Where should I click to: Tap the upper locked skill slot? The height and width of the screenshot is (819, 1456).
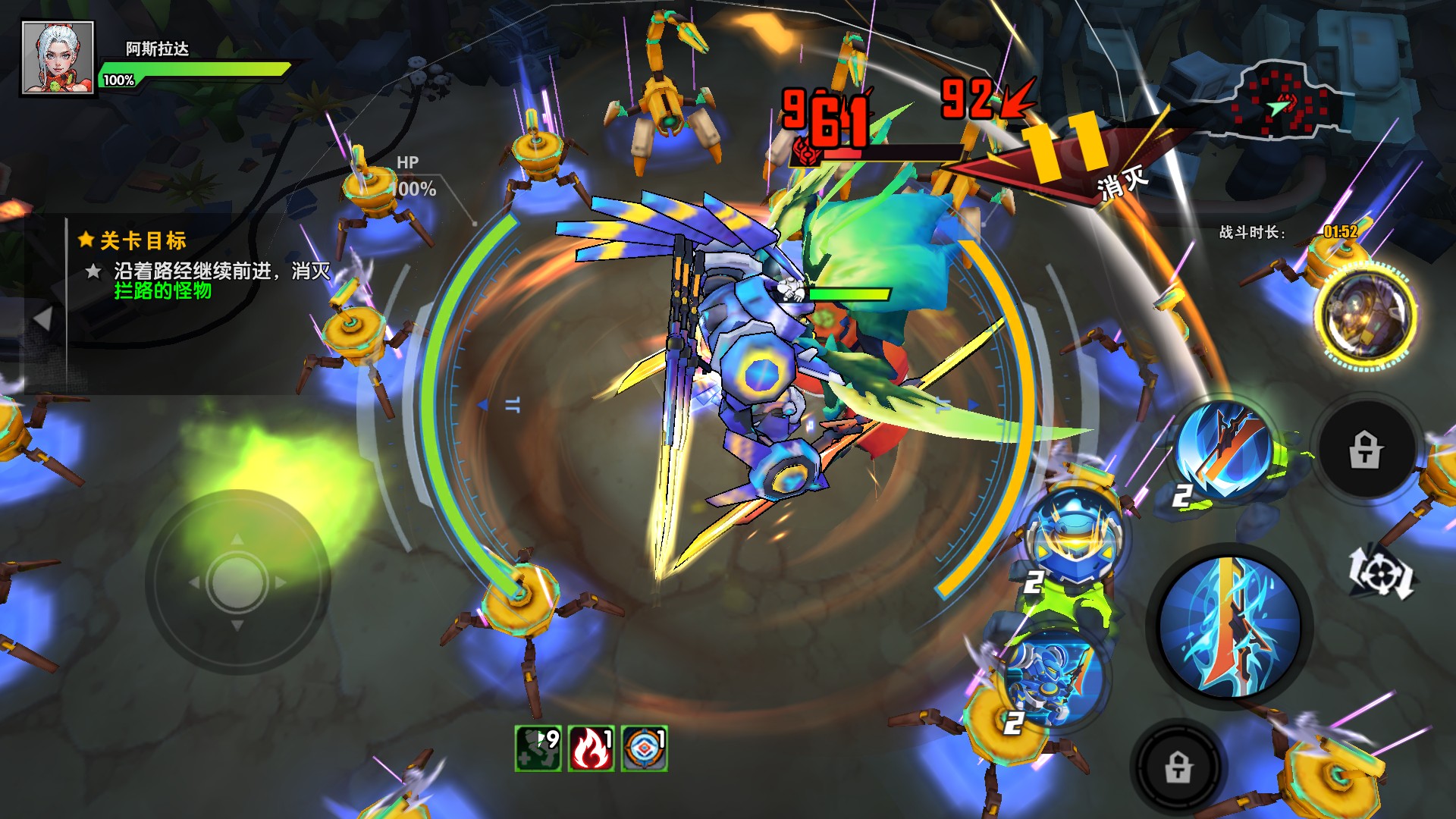pos(1366,449)
